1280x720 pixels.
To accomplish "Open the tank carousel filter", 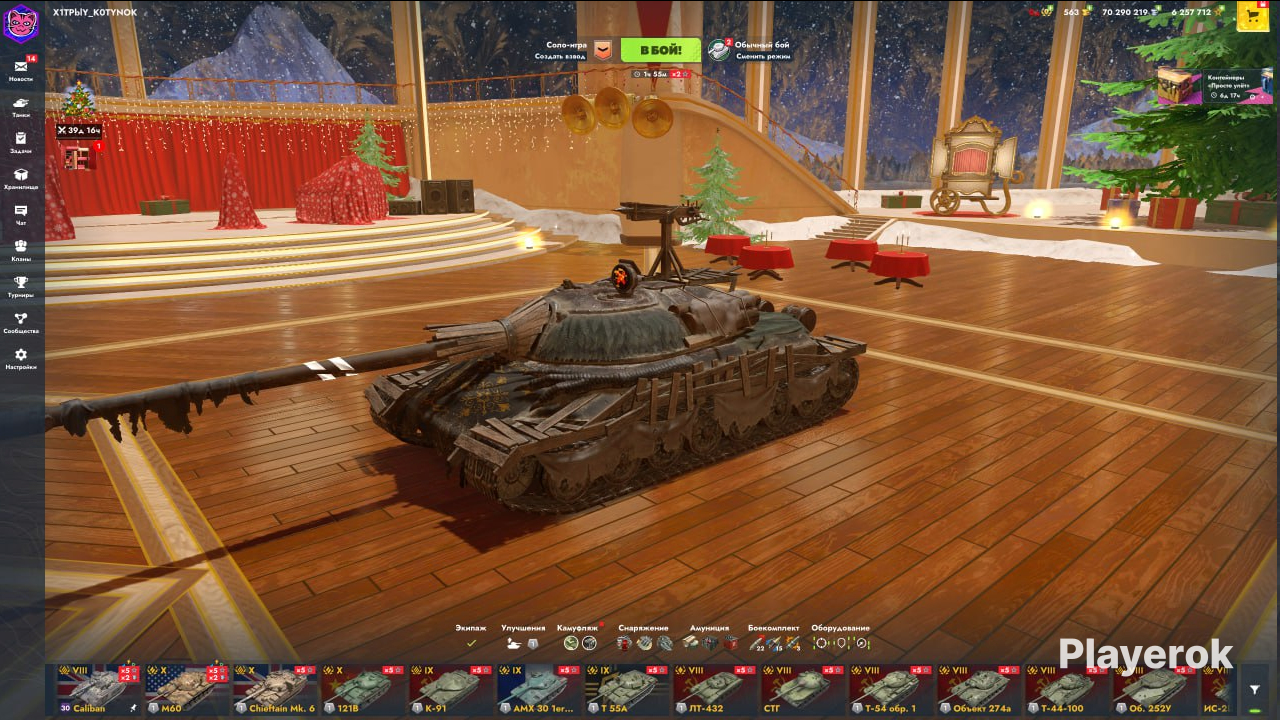I will (x=1254, y=690).
